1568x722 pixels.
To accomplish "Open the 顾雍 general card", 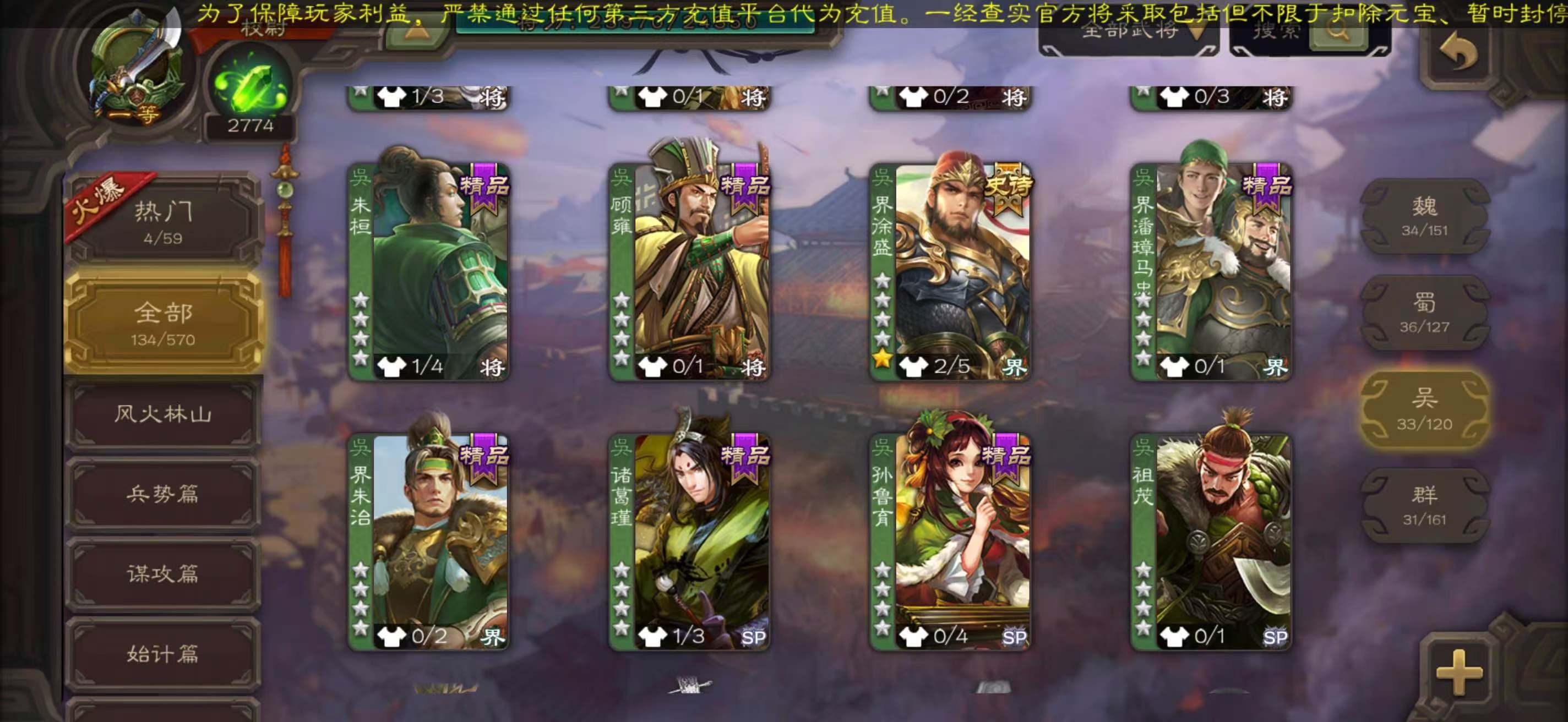I will (690, 271).
